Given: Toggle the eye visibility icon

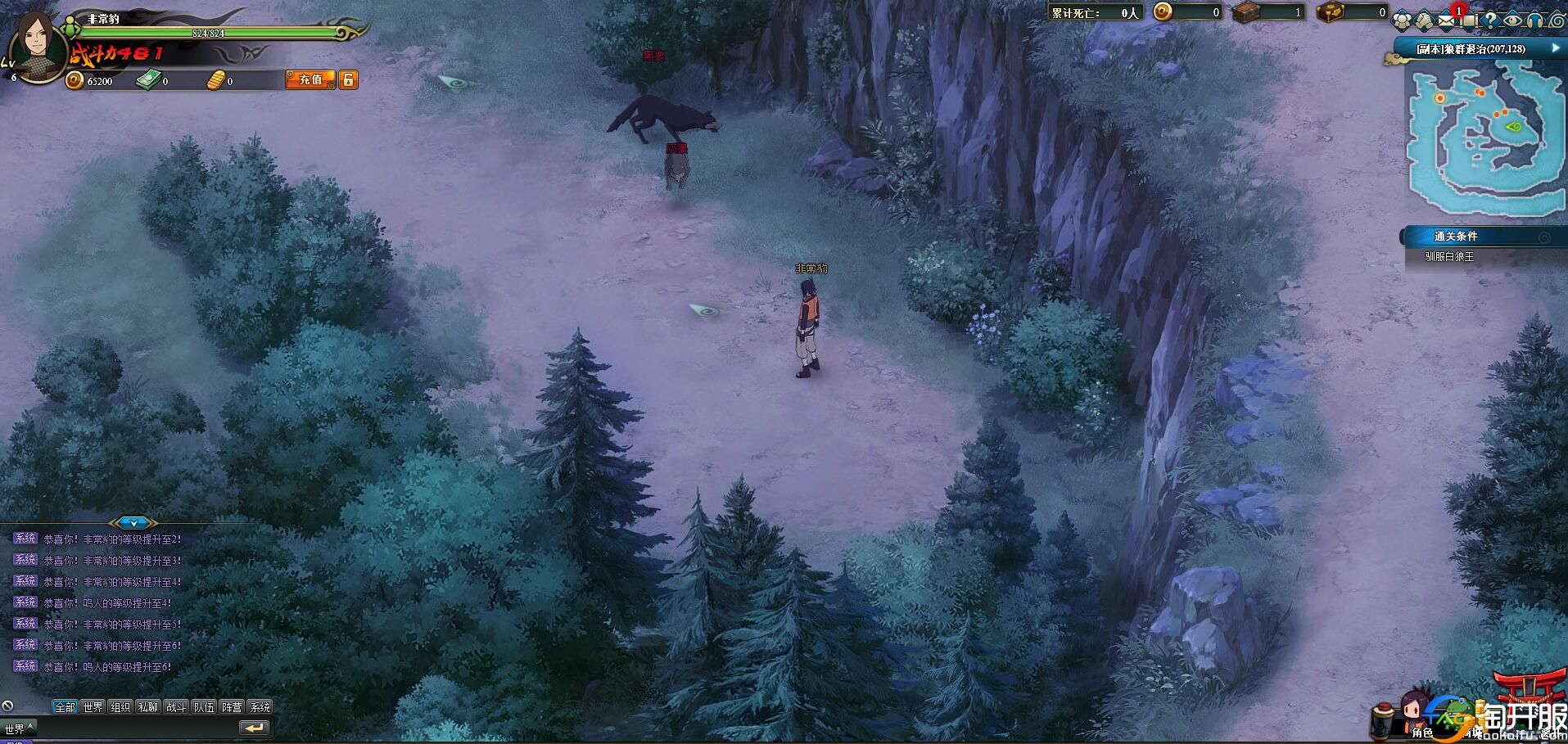Looking at the screenshot, I should 1512,20.
